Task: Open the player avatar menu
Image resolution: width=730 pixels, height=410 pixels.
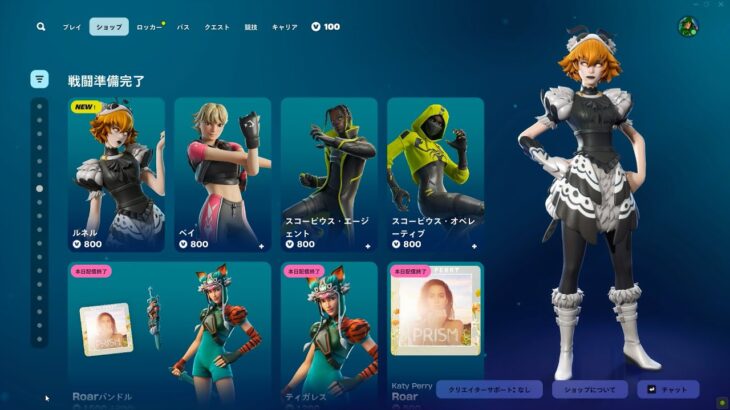Action: pos(687,27)
